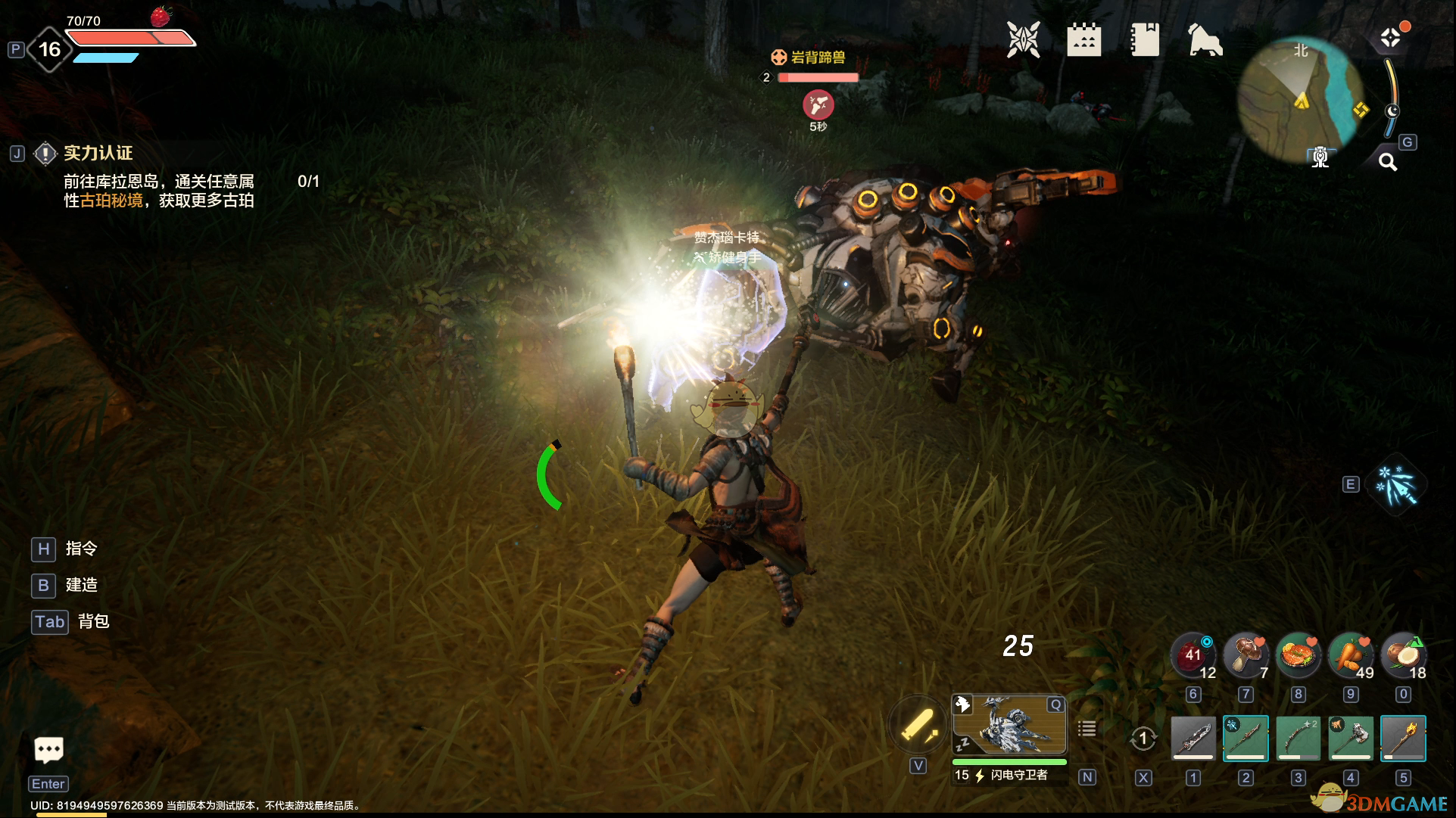Activate the ice burst skill icon
Viewport: 1456px width, 818px height.
point(1397,485)
